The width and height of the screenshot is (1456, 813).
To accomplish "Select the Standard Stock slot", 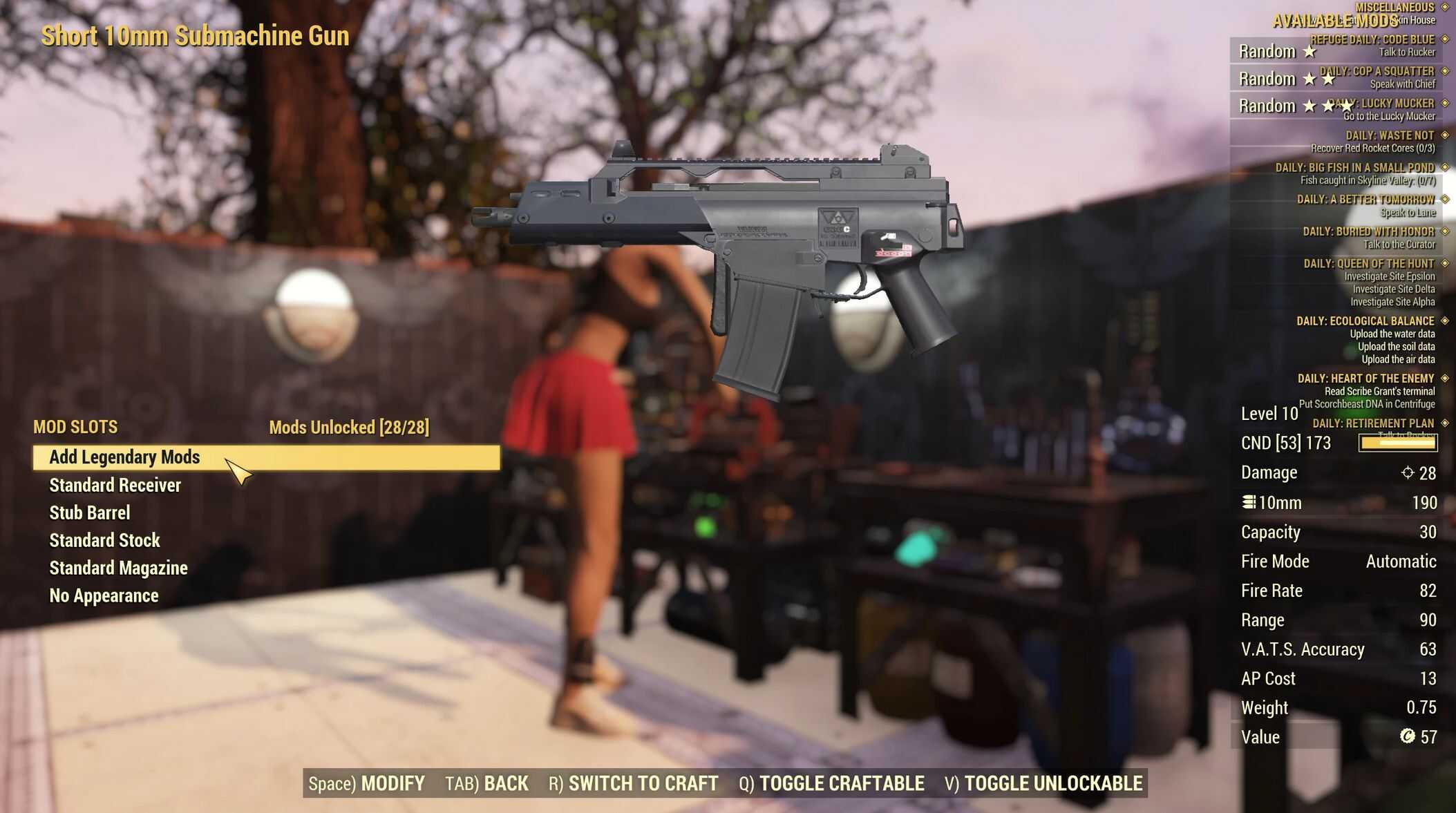I will coord(105,541).
